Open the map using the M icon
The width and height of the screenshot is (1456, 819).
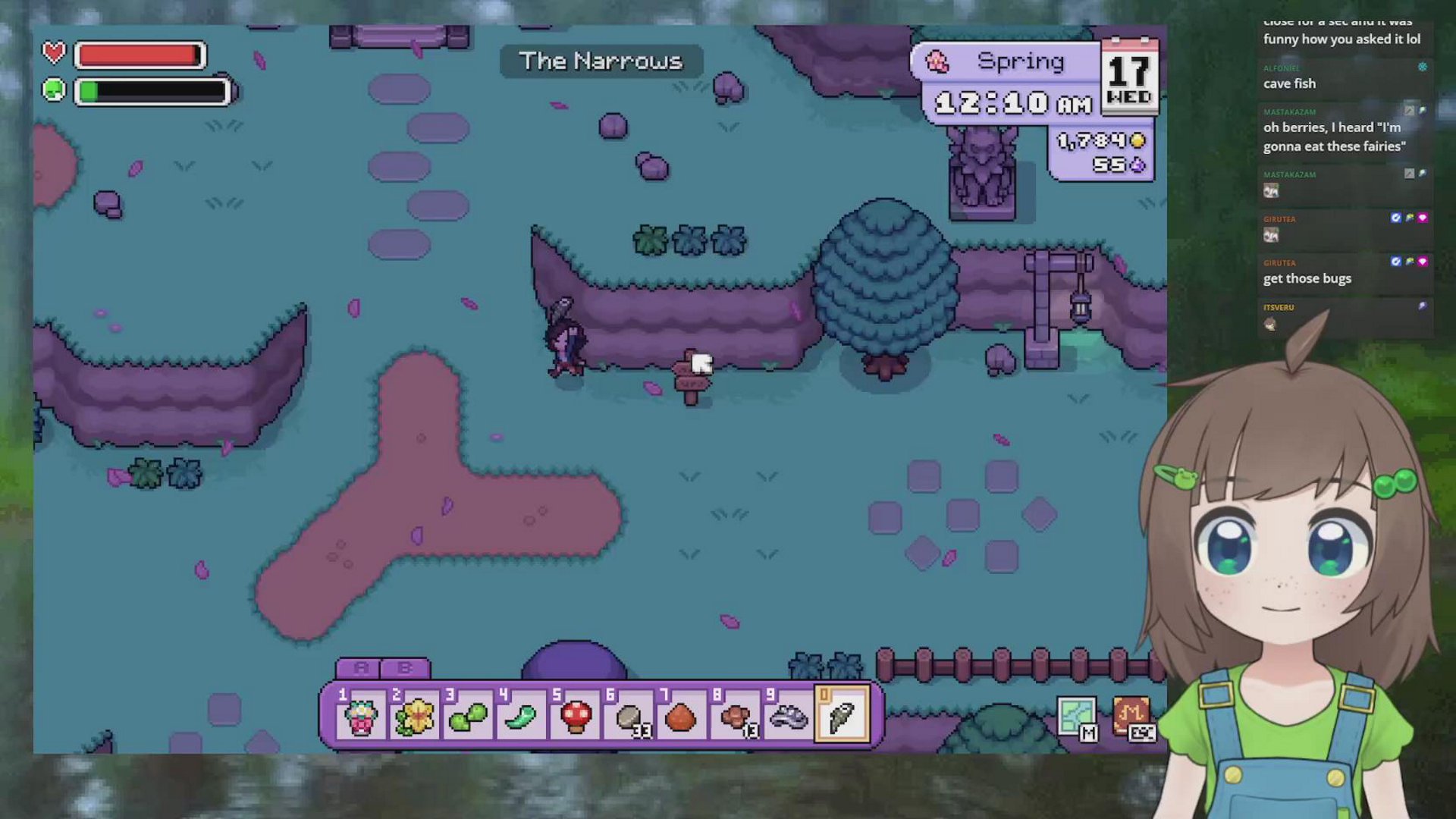point(1078,715)
